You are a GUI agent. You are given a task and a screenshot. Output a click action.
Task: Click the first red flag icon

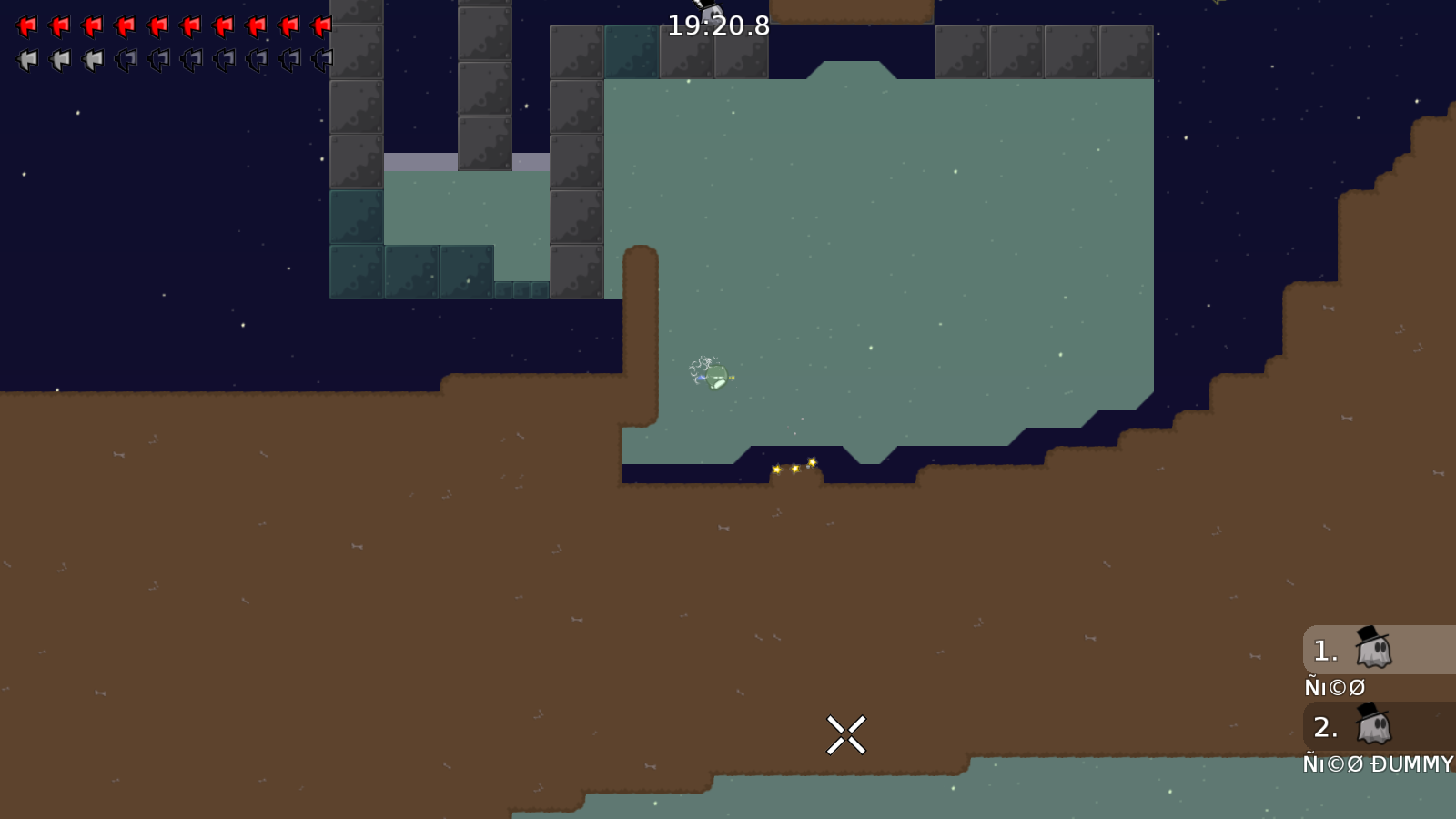(x=25, y=25)
